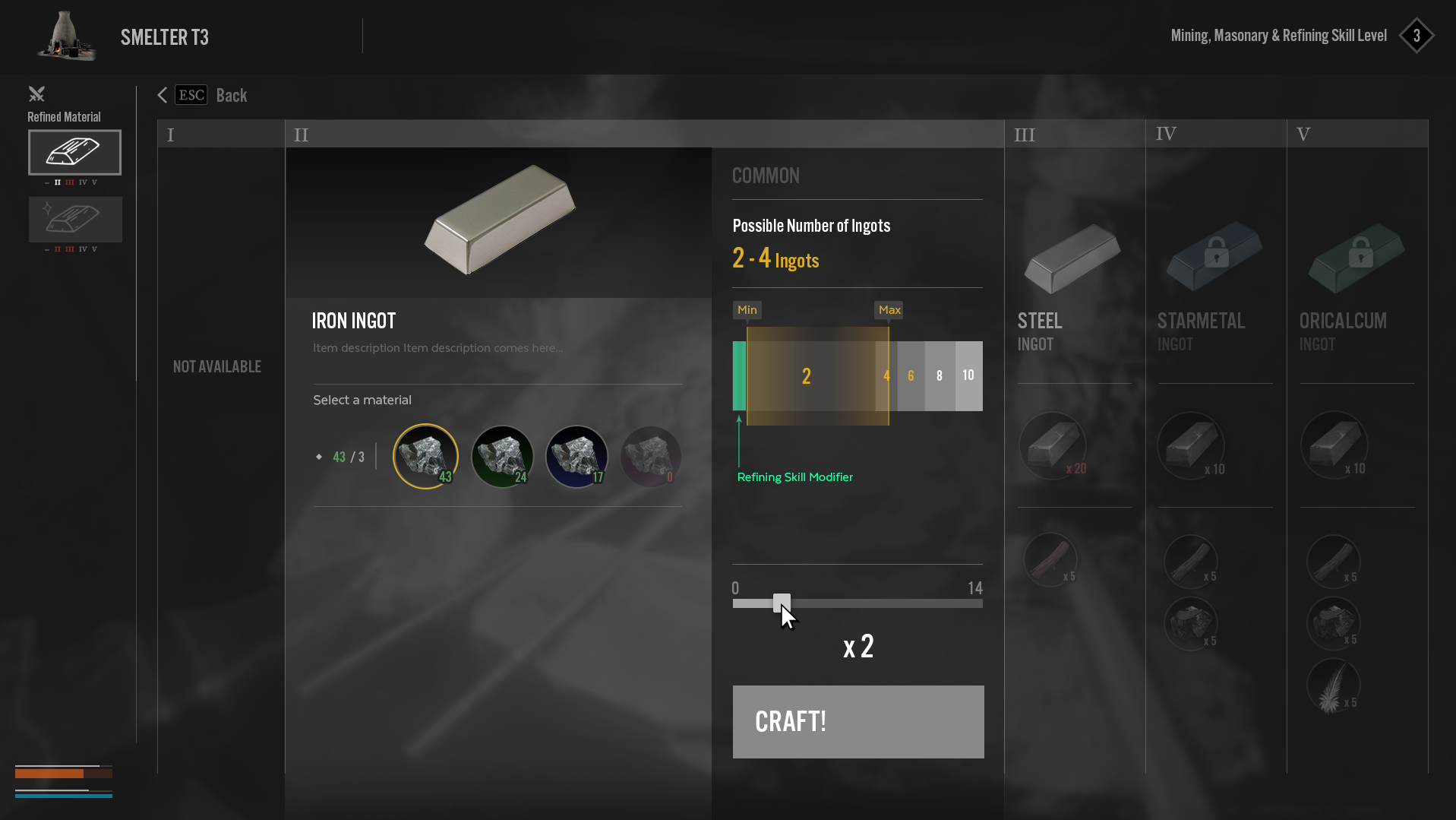Select the purple ore material with 0
The image size is (1456, 820).
[x=650, y=456]
